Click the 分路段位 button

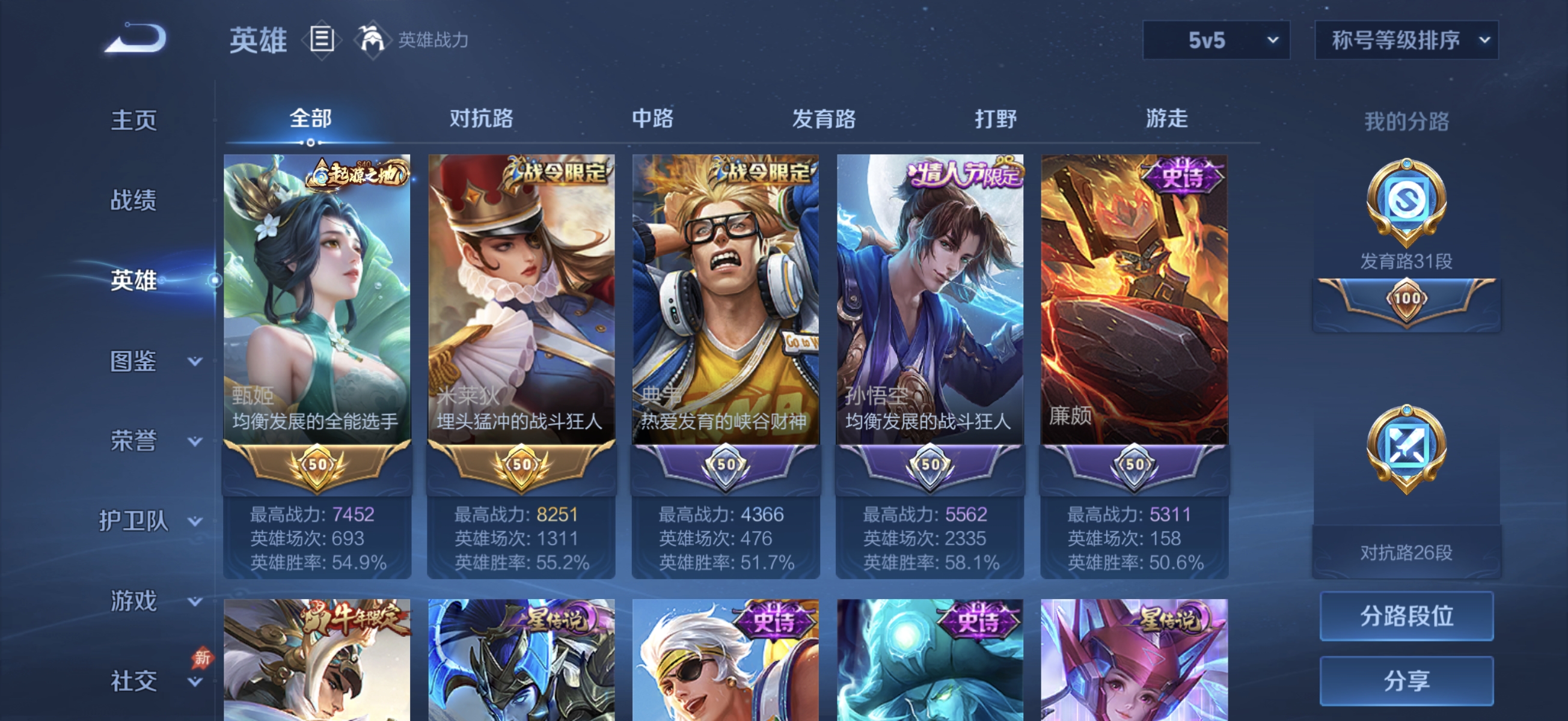pyautogui.click(x=1406, y=615)
